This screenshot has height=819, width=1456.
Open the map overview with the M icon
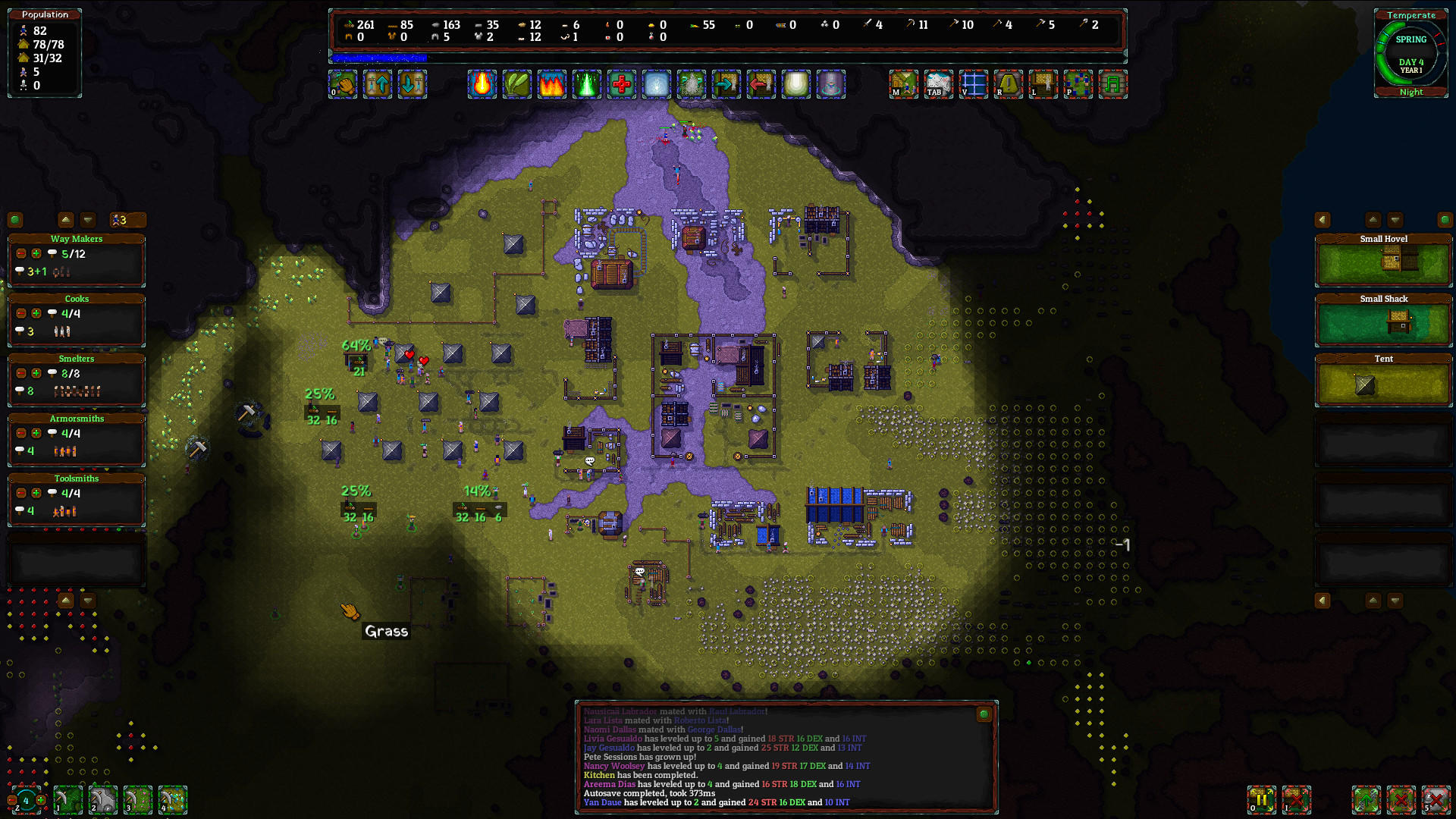coord(904,84)
